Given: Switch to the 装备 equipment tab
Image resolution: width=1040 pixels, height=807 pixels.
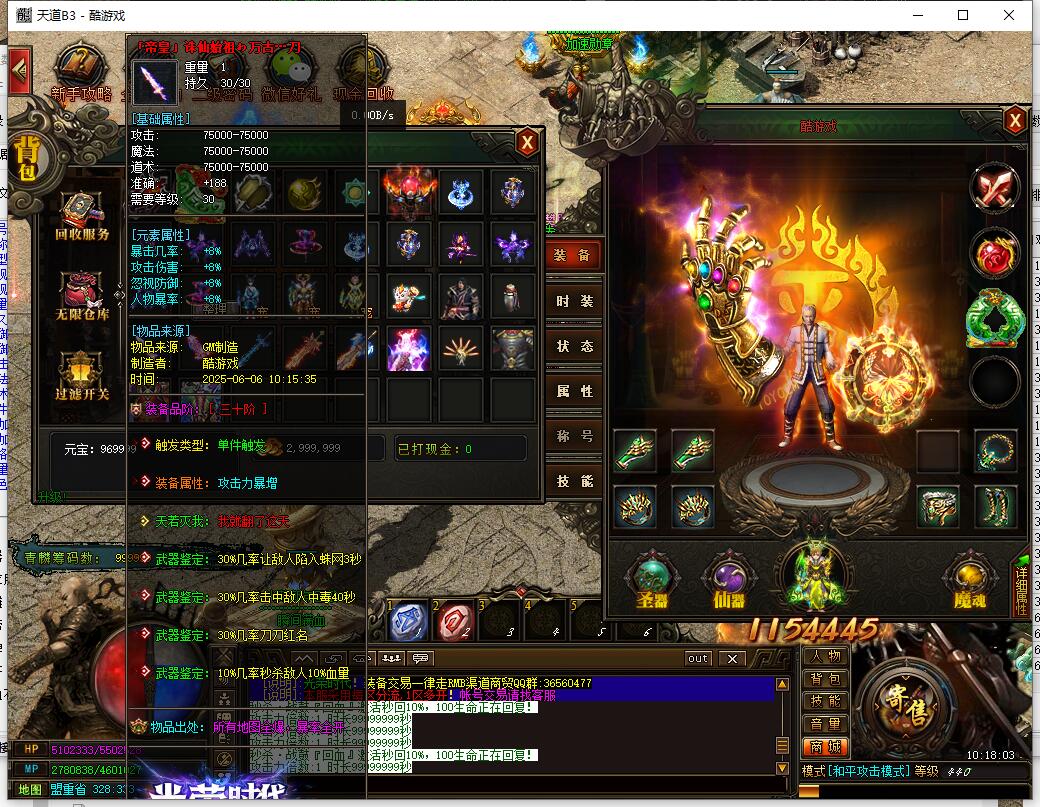Looking at the screenshot, I should coord(575,256).
